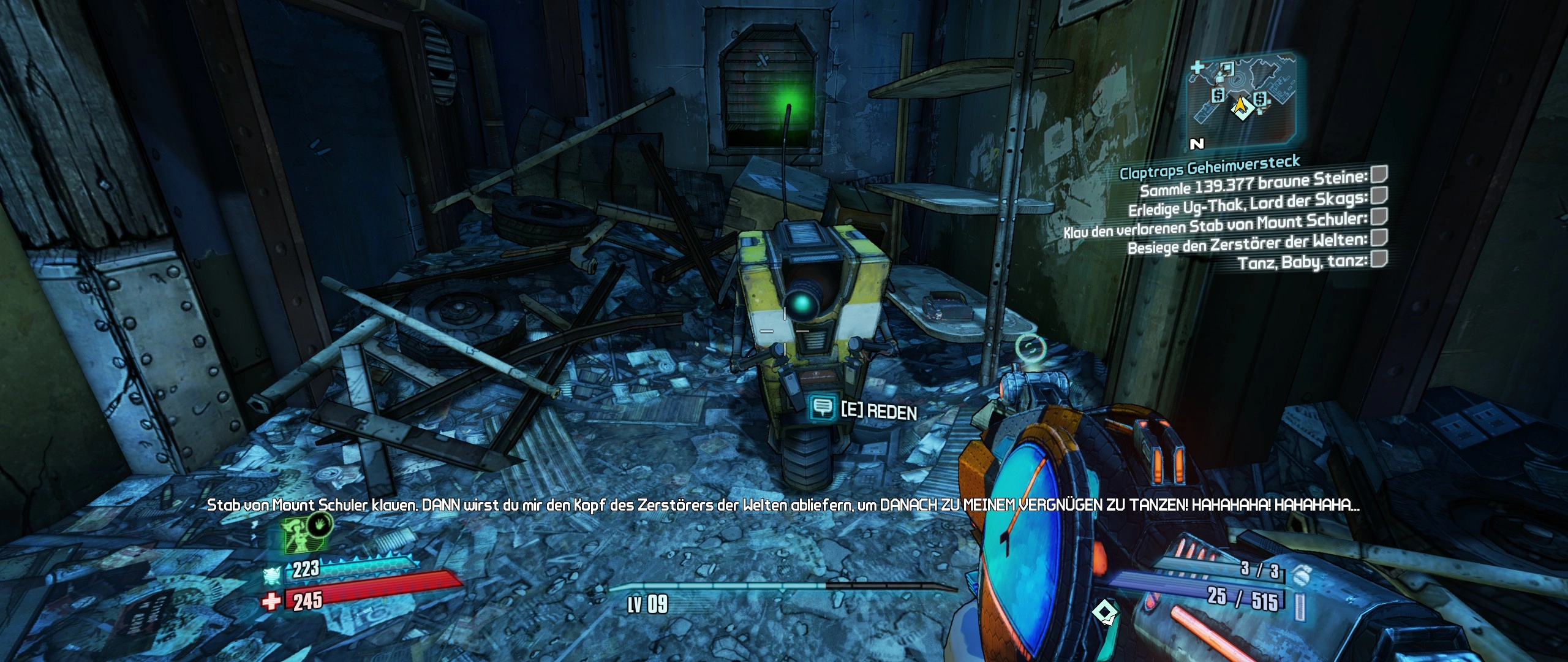Mark the 'Stab von Mount Schuler' objective checkbox
Image resolution: width=1568 pixels, height=662 pixels.
coord(1379,216)
